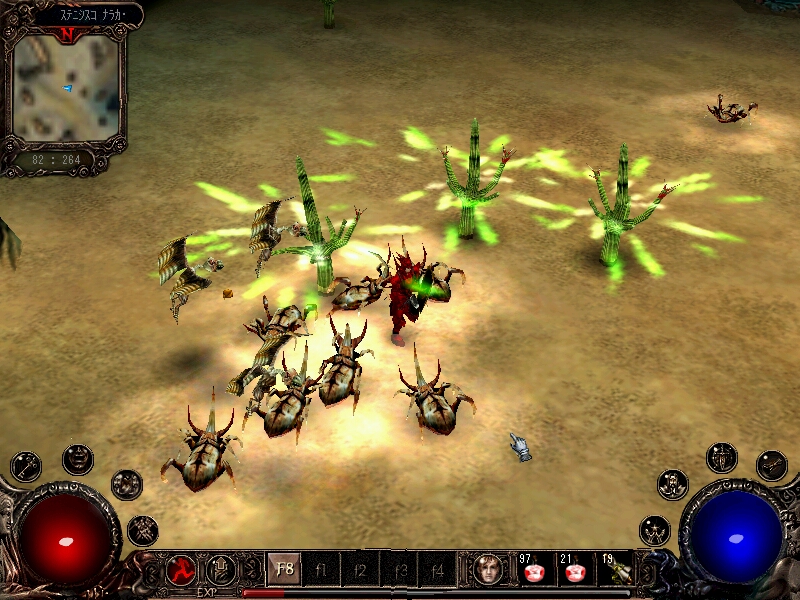
Task: Select the f4 skill hotkey slot
Action: [x=436, y=570]
